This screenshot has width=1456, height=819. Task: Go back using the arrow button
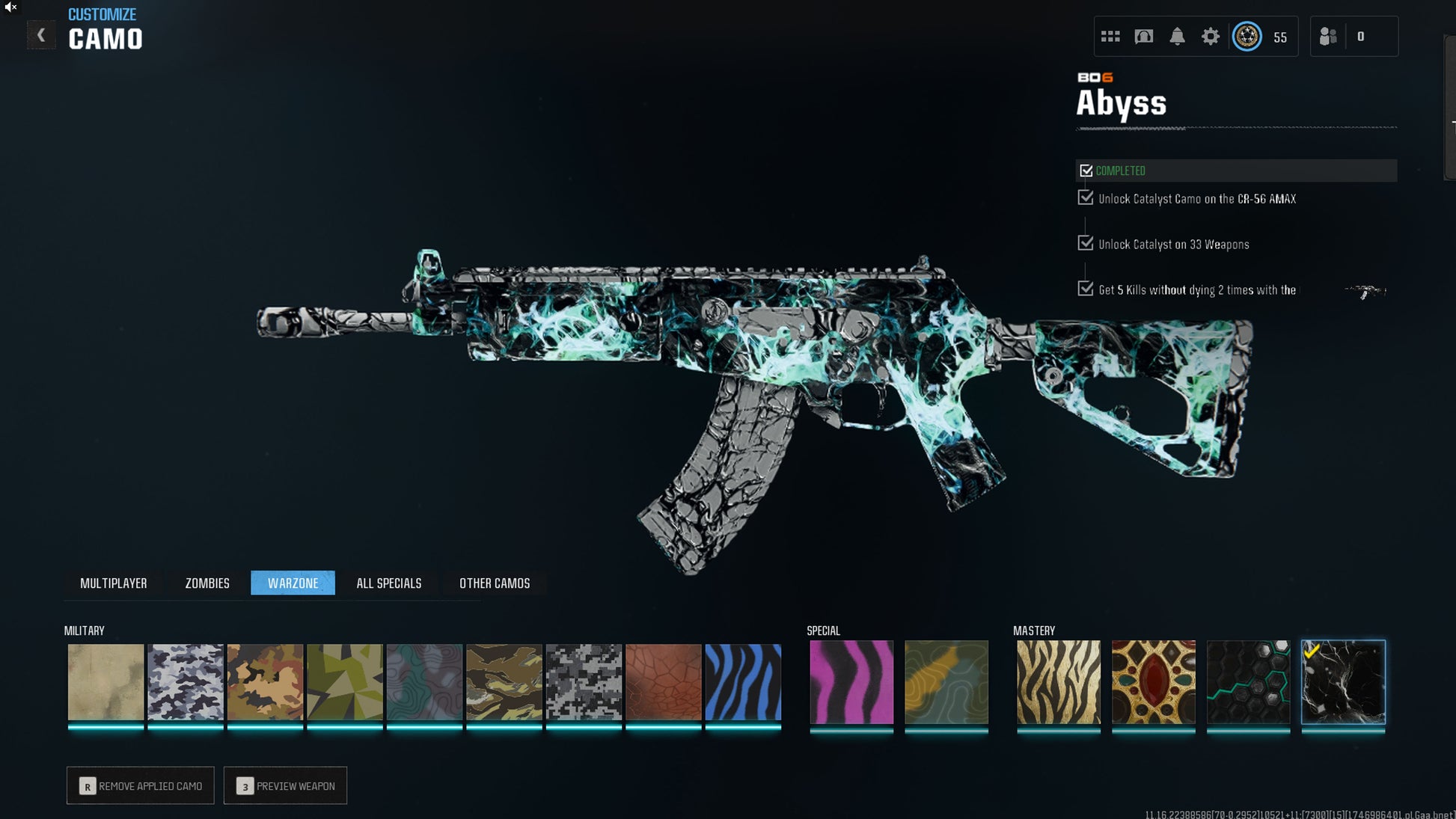coord(41,35)
